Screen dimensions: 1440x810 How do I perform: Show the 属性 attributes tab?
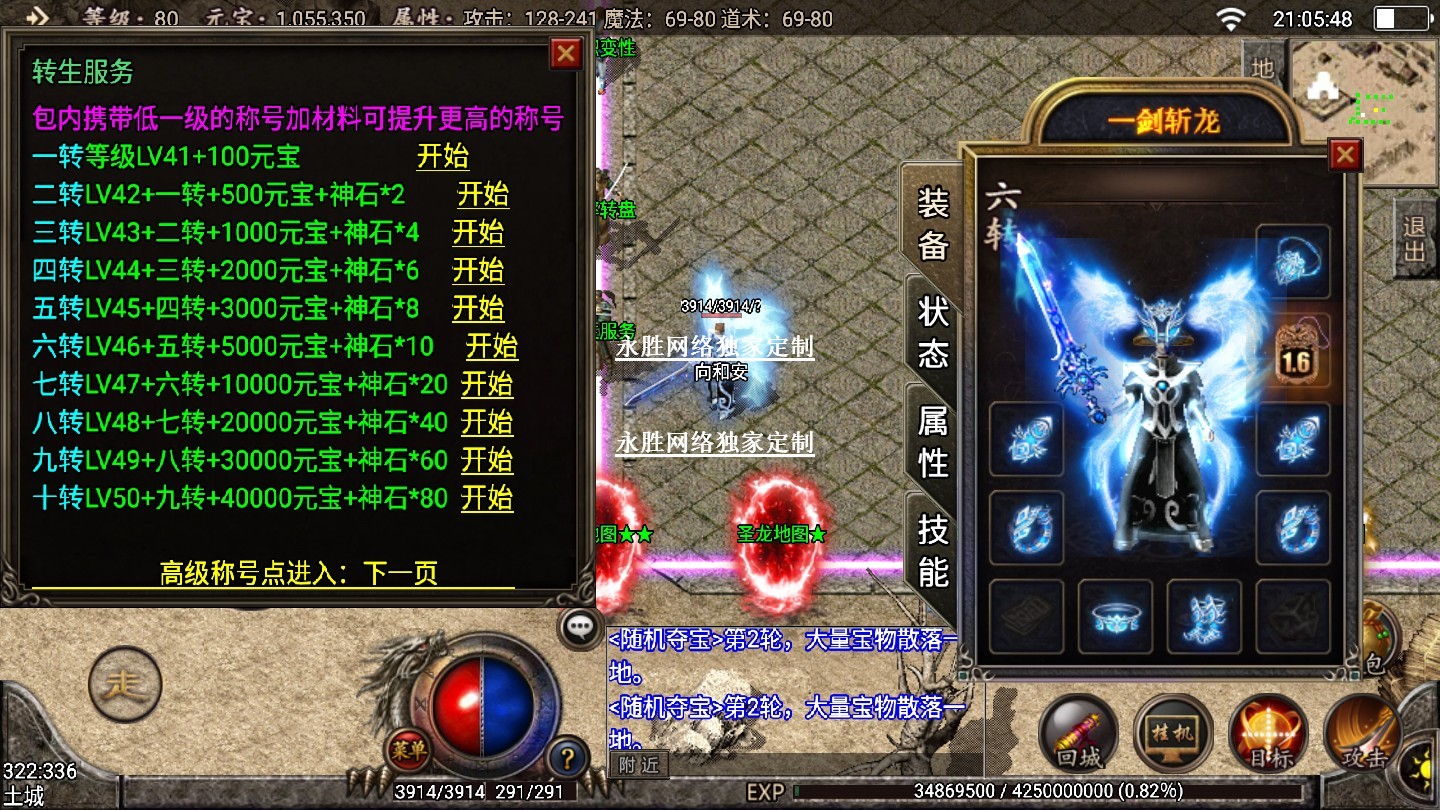coord(932,442)
